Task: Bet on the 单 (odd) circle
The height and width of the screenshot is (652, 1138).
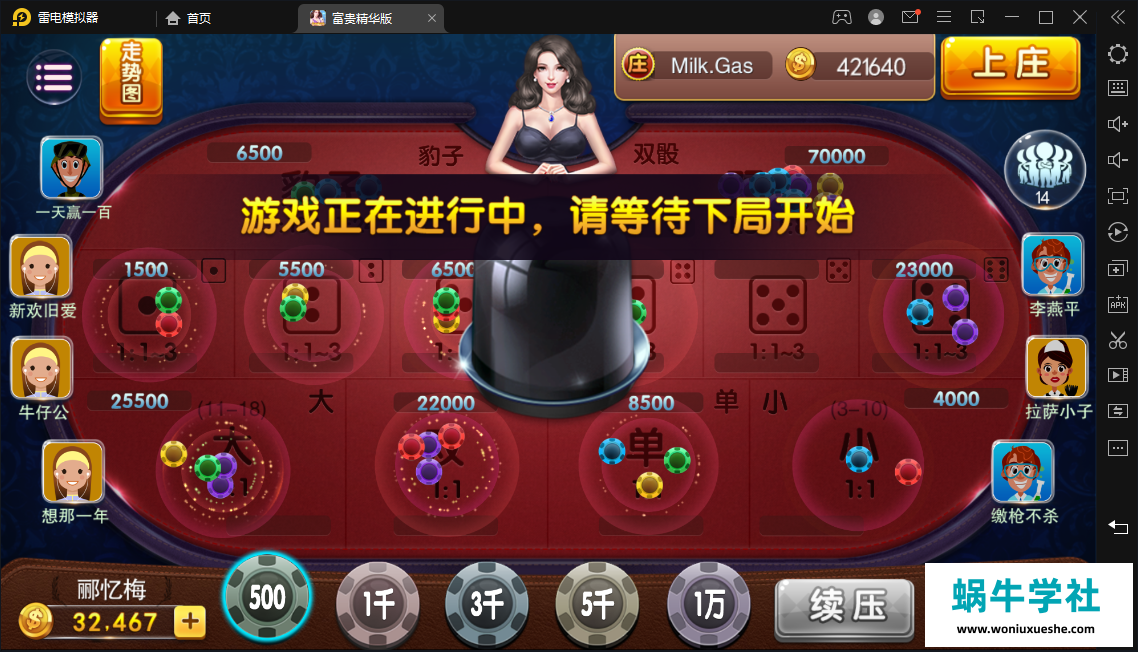Action: (647, 462)
